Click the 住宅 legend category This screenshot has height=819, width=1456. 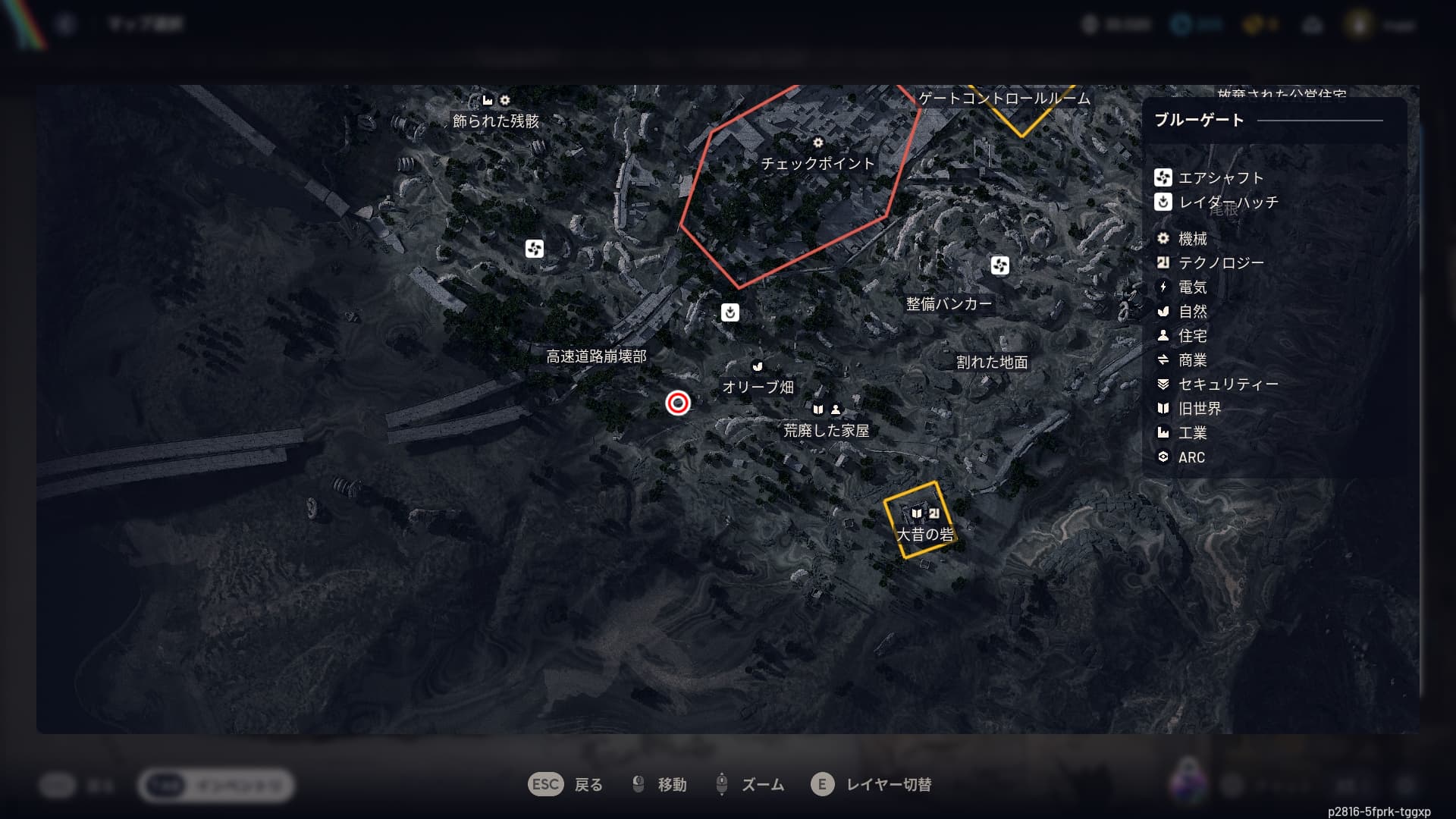click(1191, 336)
